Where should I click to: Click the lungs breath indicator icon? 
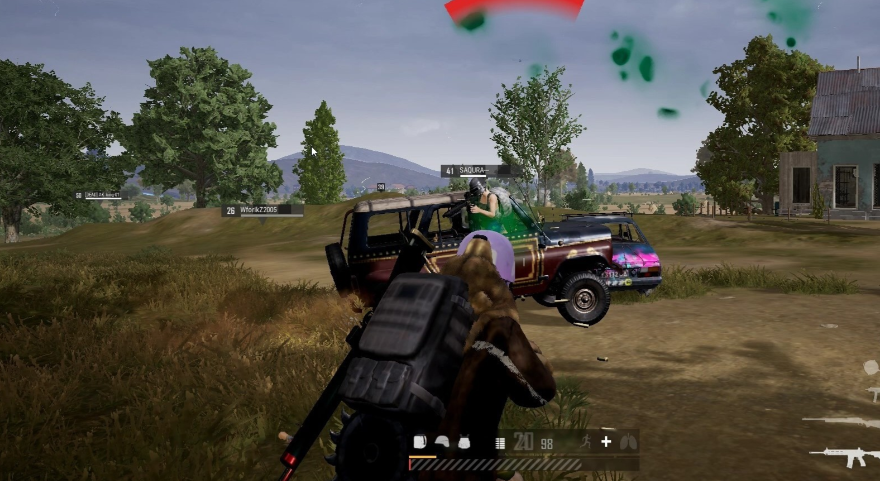[x=628, y=442]
